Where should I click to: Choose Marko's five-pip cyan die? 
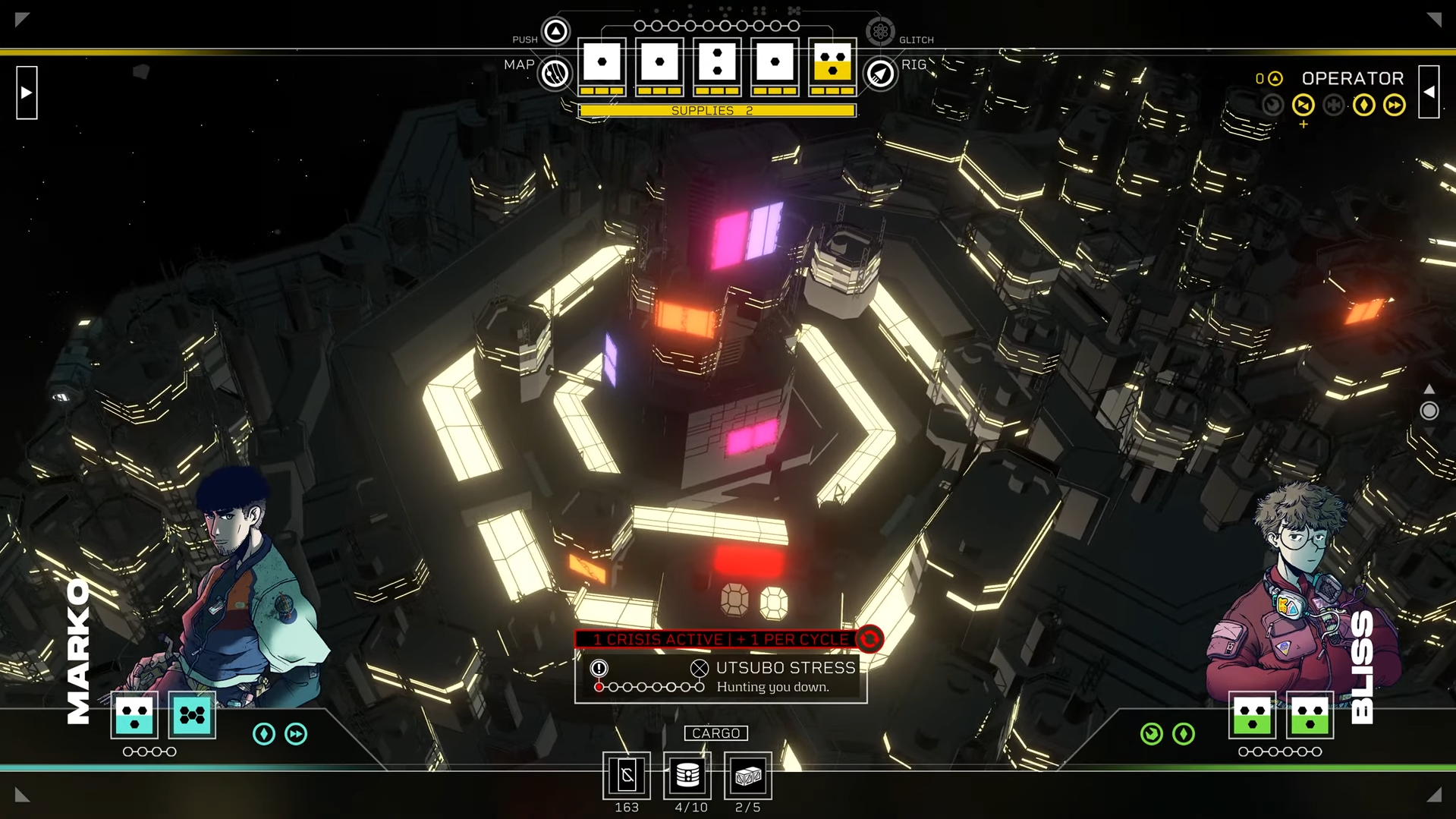point(192,715)
